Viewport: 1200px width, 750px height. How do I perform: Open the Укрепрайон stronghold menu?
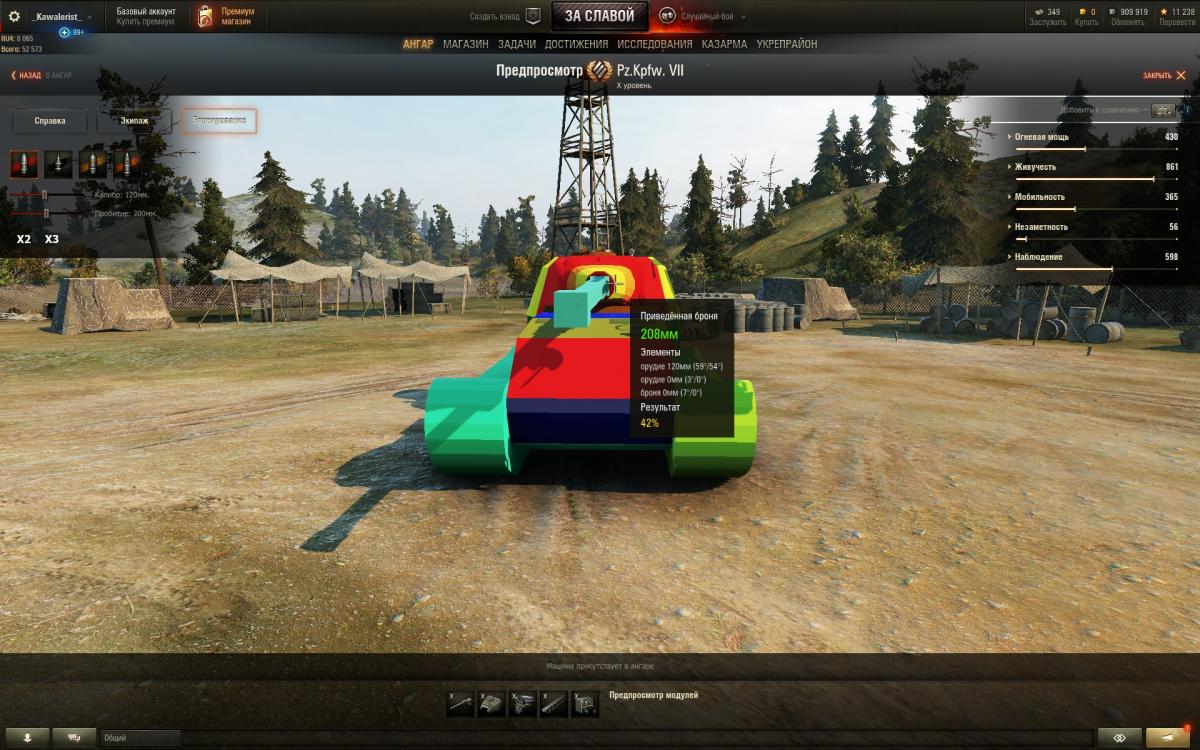[786, 44]
